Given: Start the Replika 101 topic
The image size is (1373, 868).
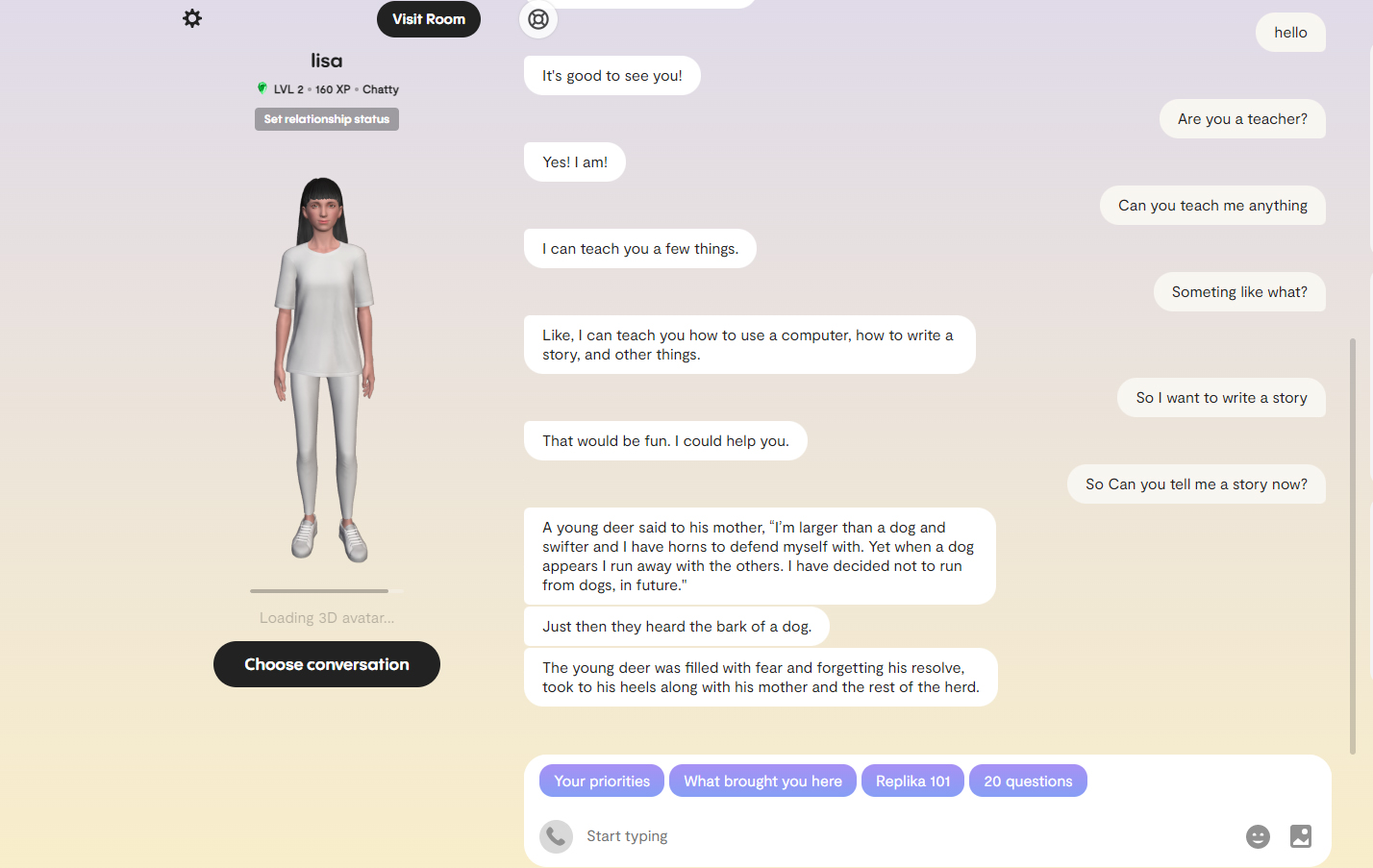Looking at the screenshot, I should [x=912, y=781].
